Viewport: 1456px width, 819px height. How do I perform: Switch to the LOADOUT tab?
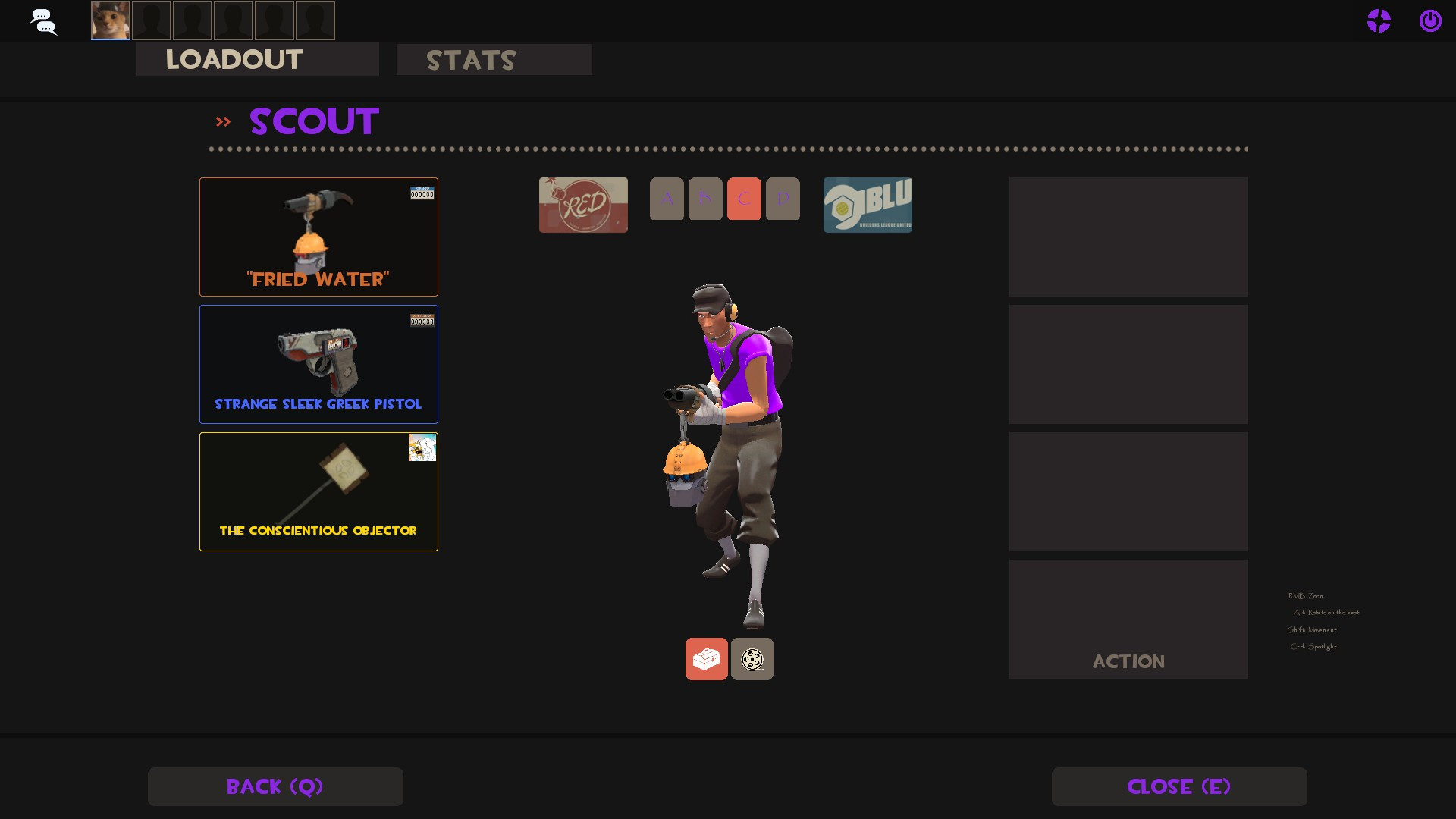(234, 60)
